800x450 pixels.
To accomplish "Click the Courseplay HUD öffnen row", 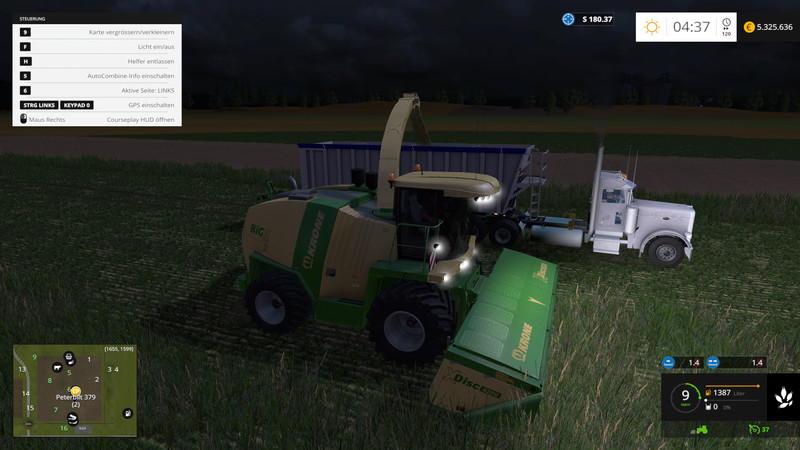I will (98, 119).
